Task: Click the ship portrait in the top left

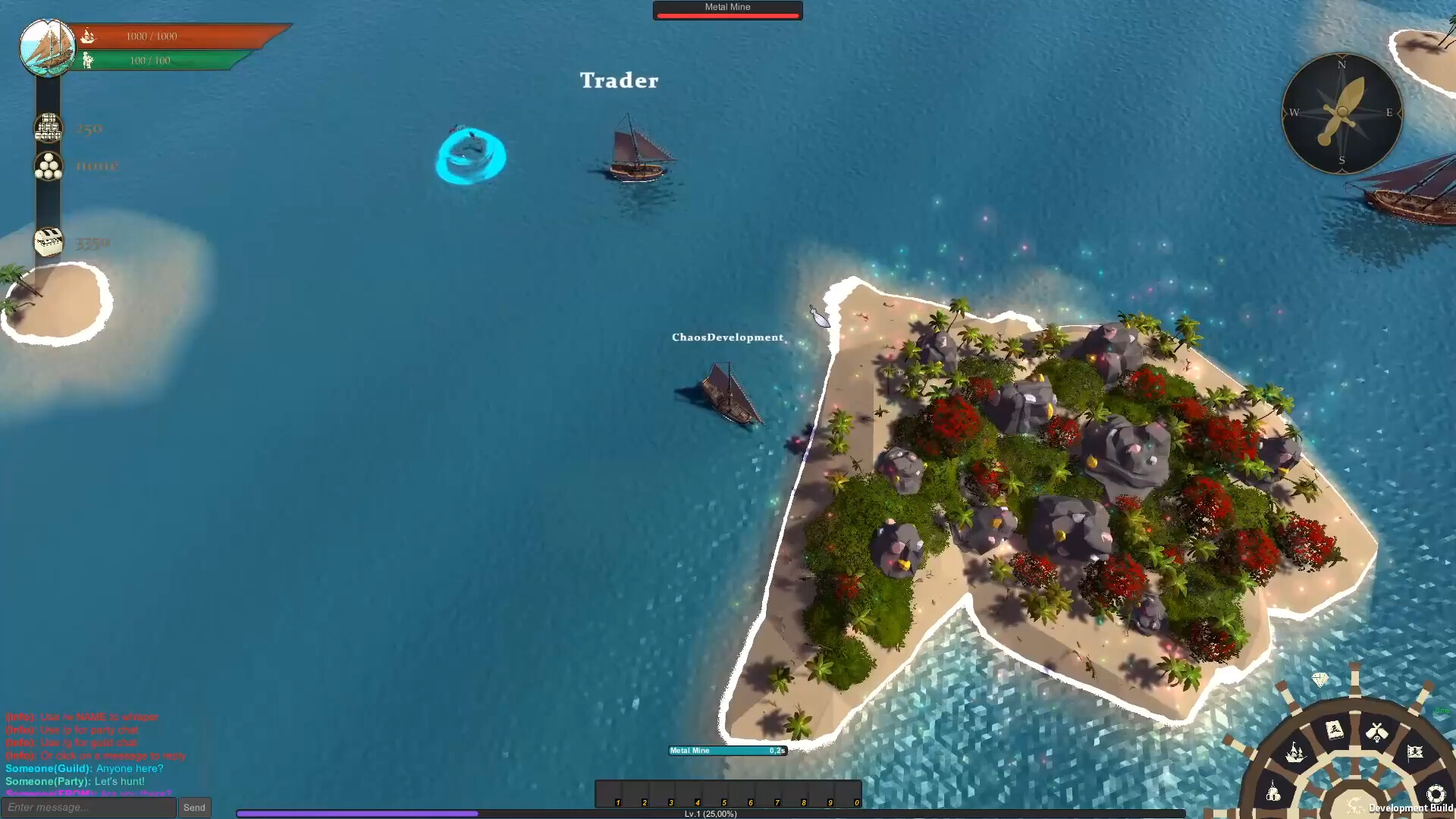Action: (x=48, y=47)
